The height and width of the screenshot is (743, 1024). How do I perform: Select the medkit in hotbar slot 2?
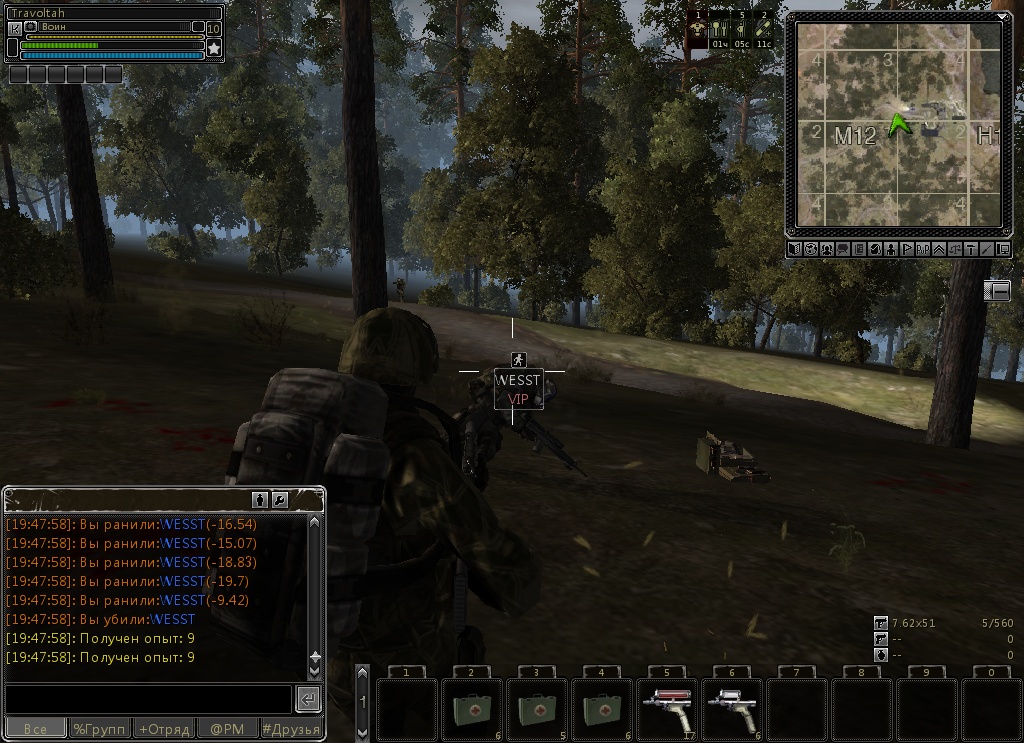click(471, 710)
